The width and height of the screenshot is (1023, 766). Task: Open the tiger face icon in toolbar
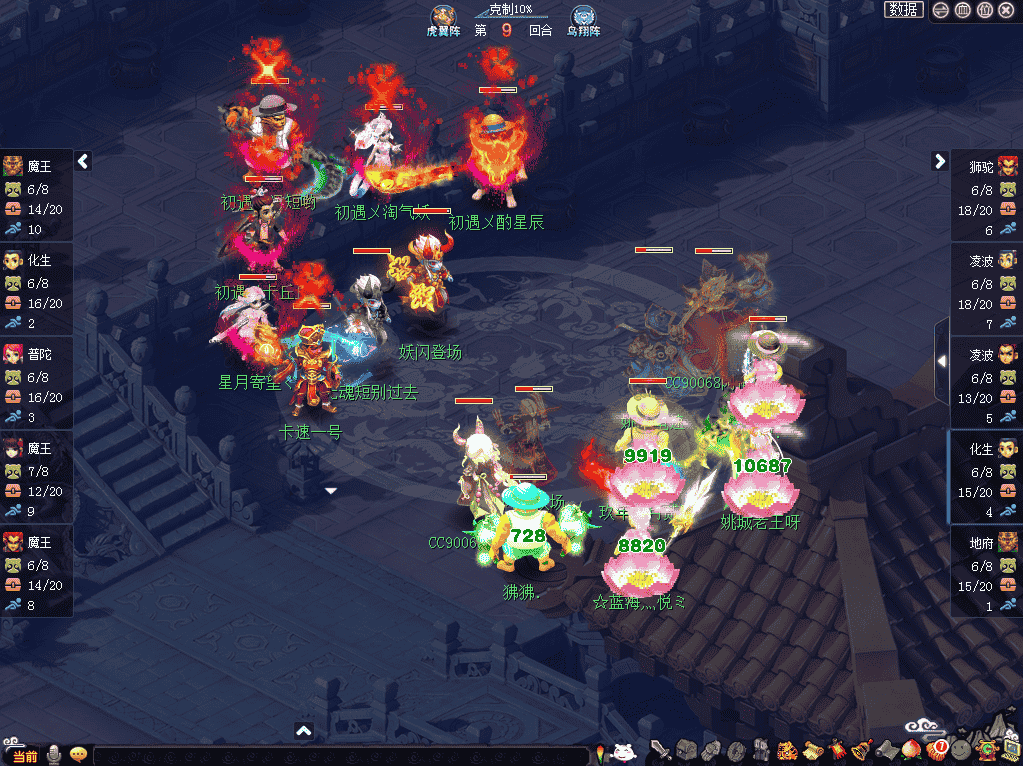(x=785, y=751)
